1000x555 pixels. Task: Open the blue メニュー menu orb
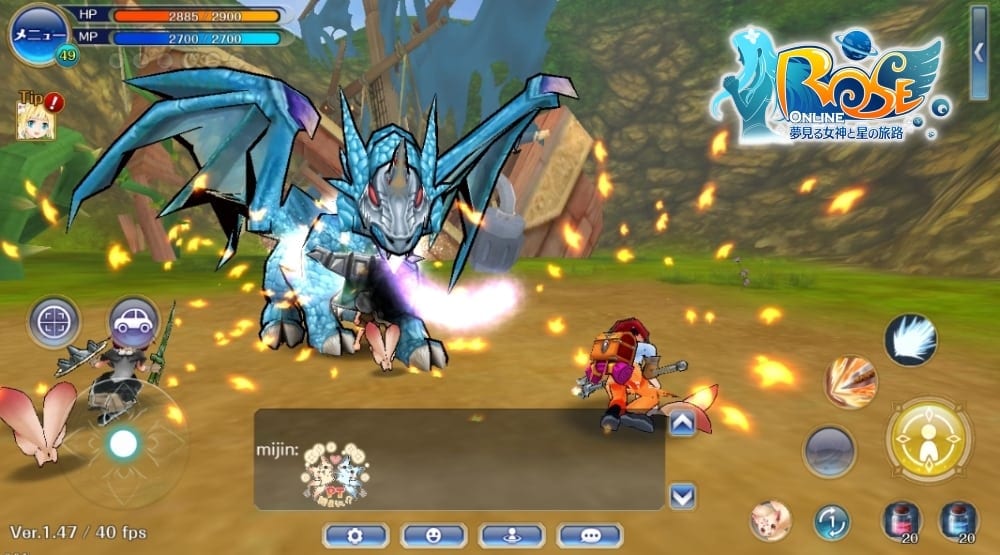pyautogui.click(x=39, y=33)
